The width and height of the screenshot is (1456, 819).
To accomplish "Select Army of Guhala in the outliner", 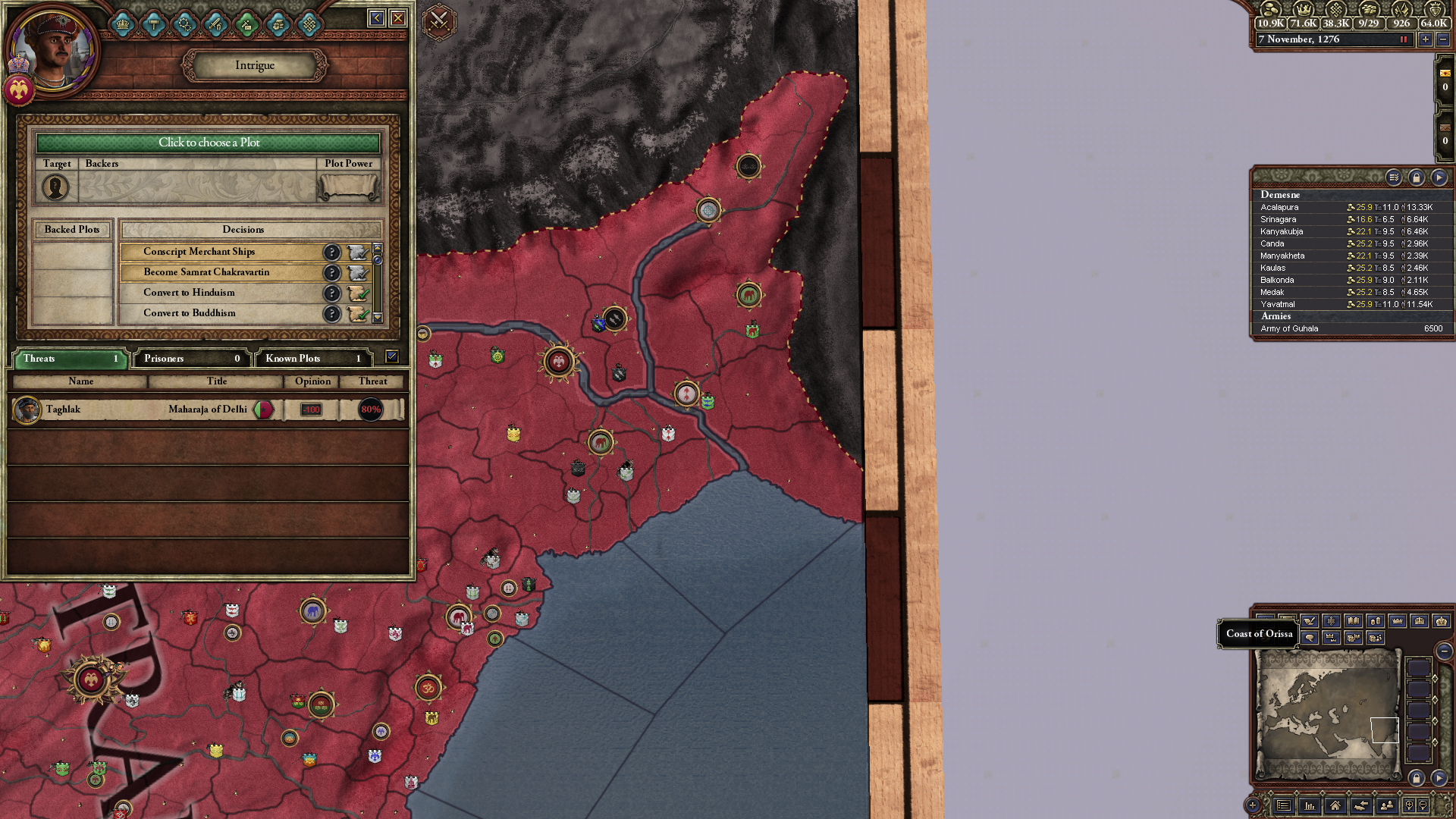I will (1289, 328).
